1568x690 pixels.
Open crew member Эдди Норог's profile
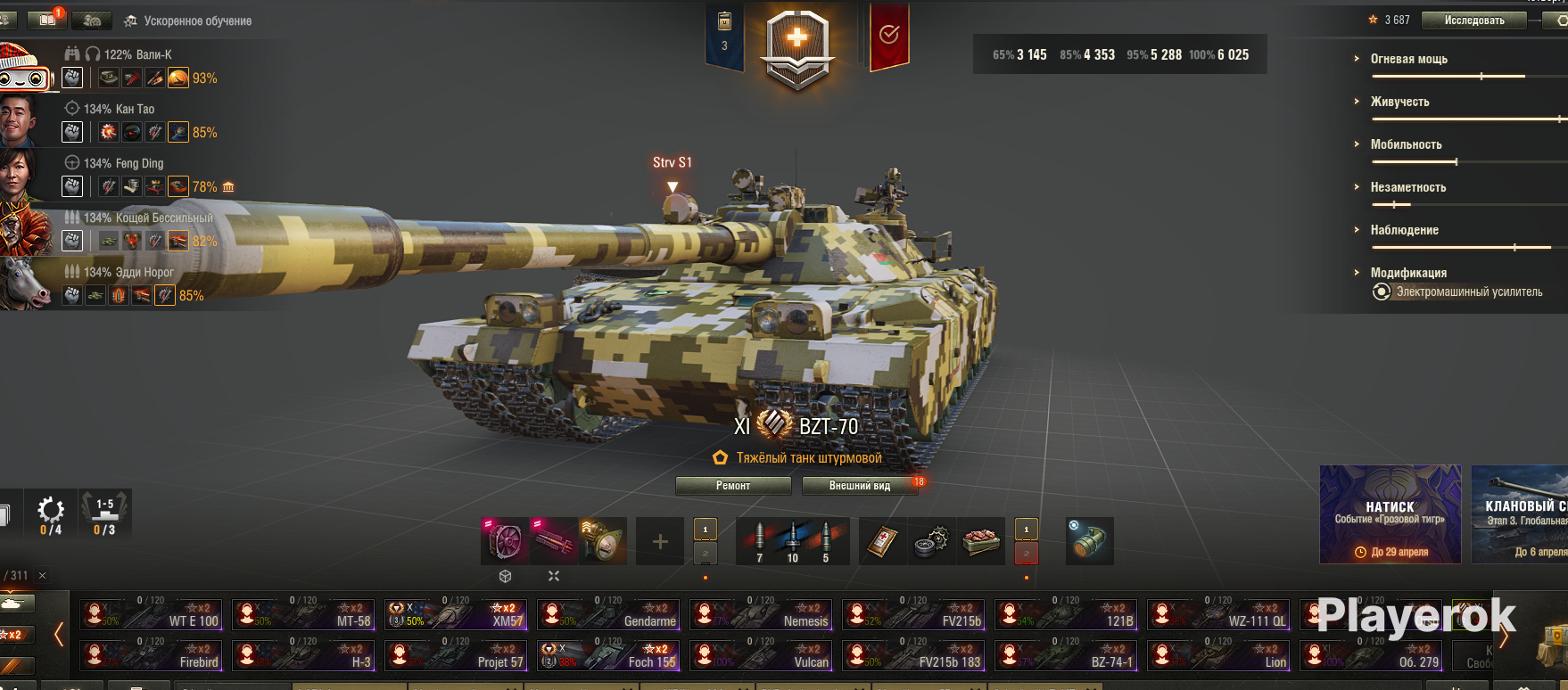click(128, 272)
